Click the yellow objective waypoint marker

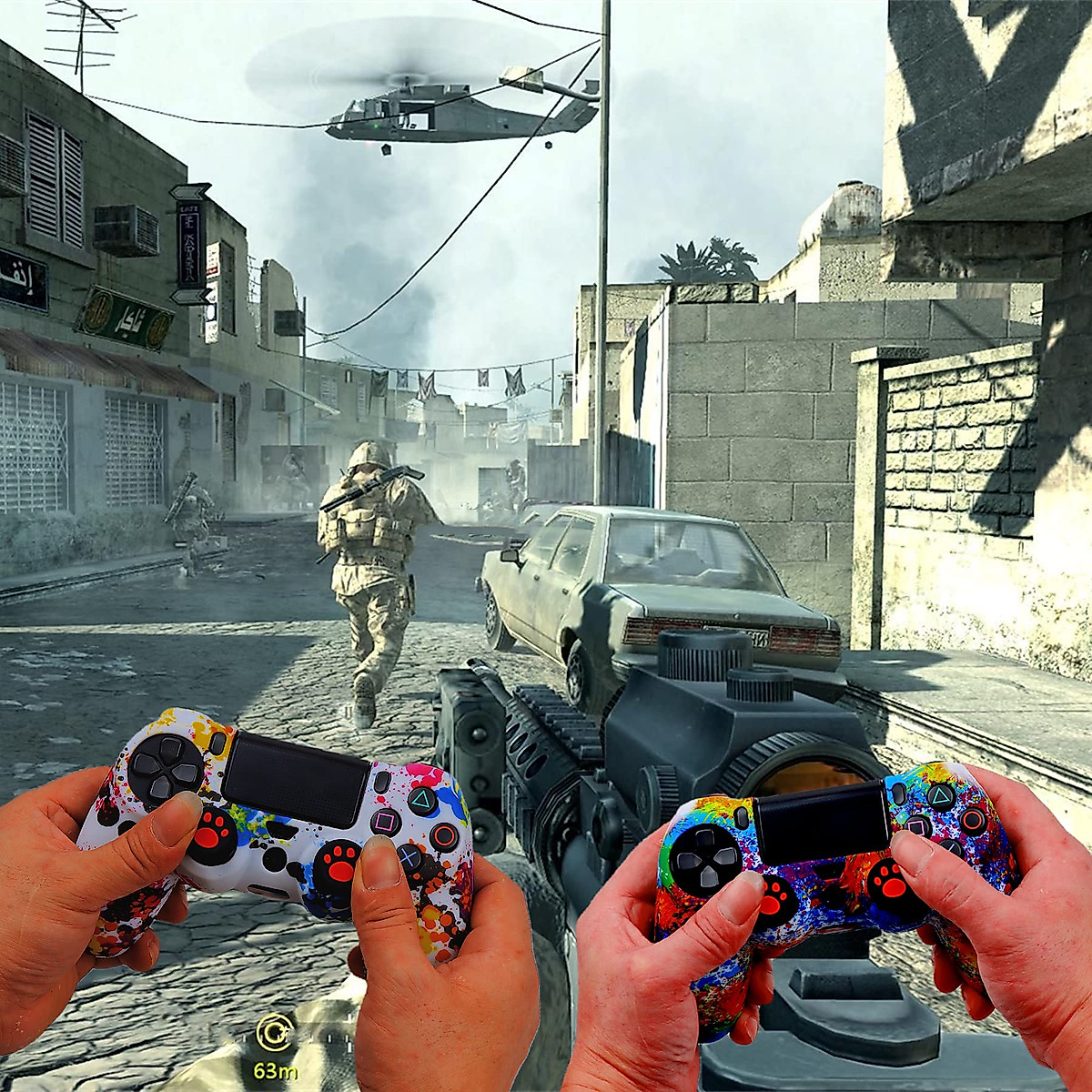click(272, 1032)
